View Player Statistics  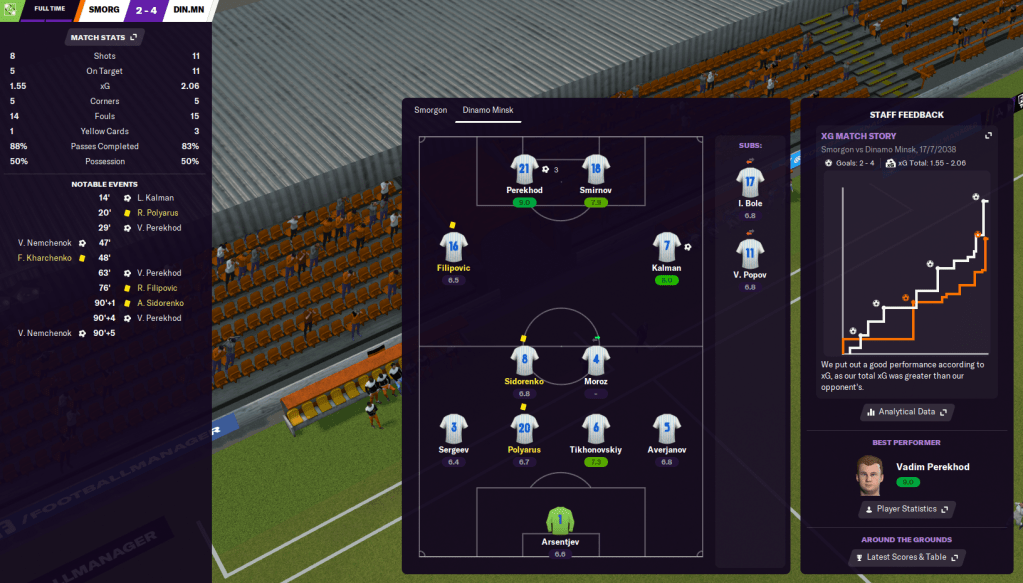tap(907, 509)
